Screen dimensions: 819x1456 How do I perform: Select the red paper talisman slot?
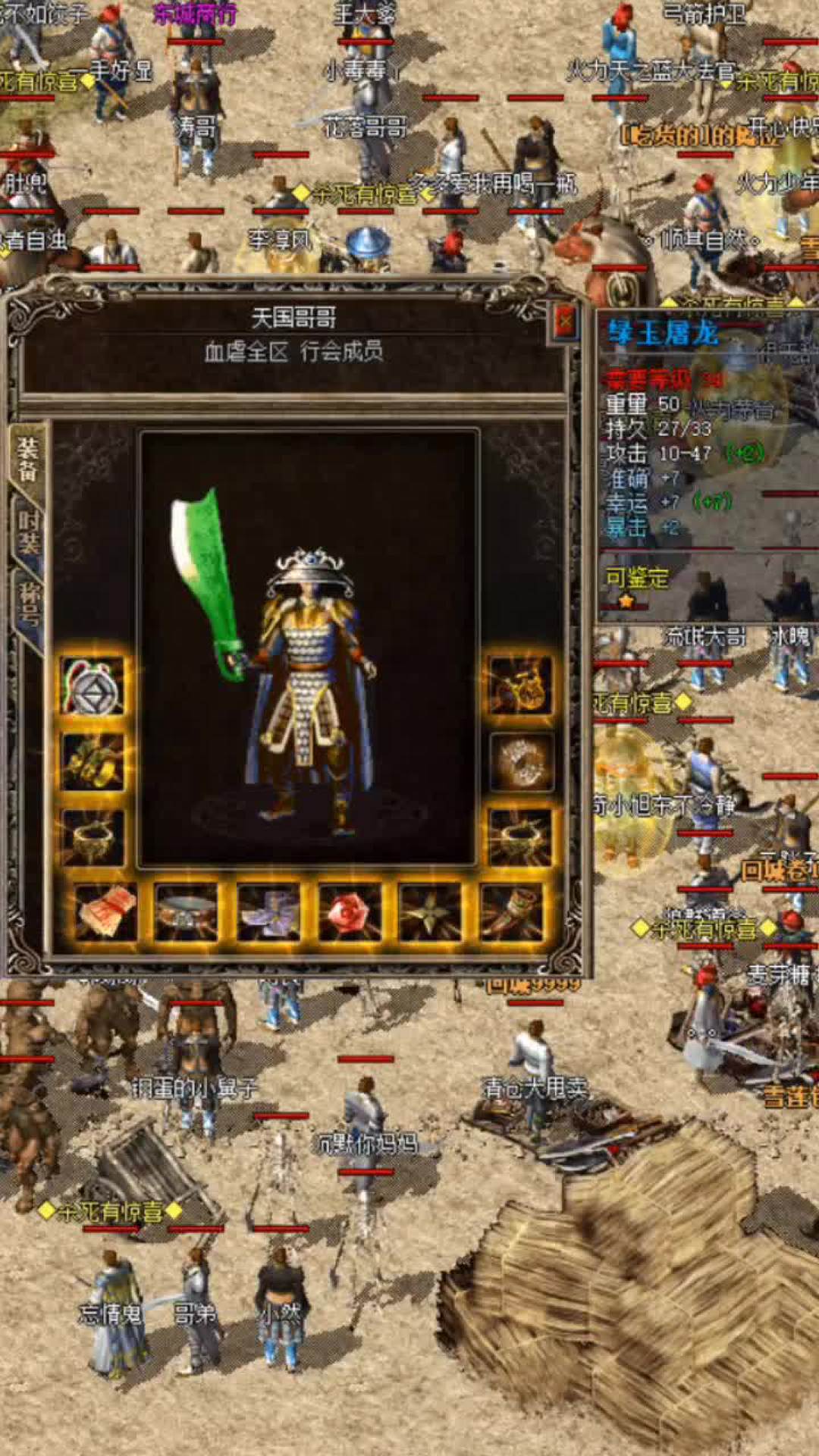pos(106,912)
